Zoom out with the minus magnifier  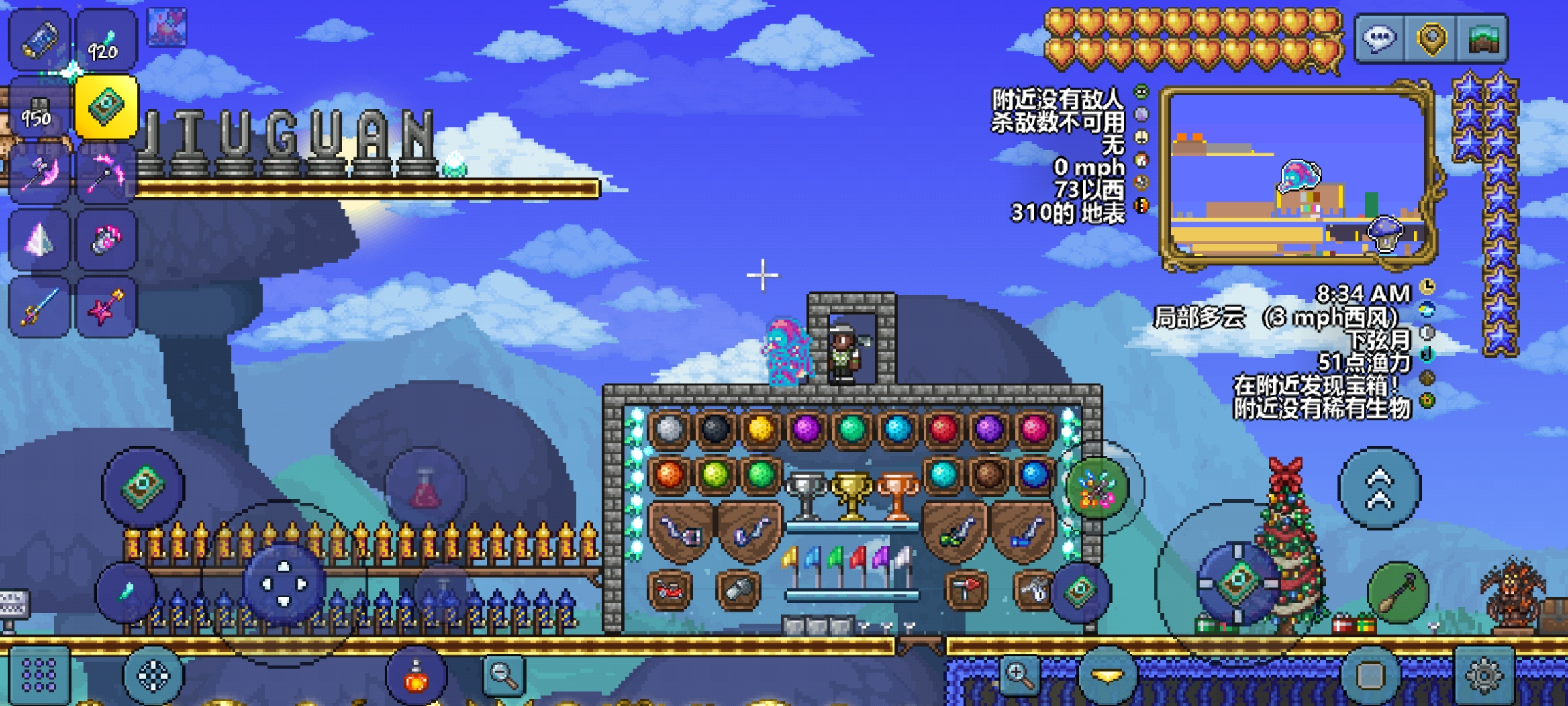[x=504, y=675]
